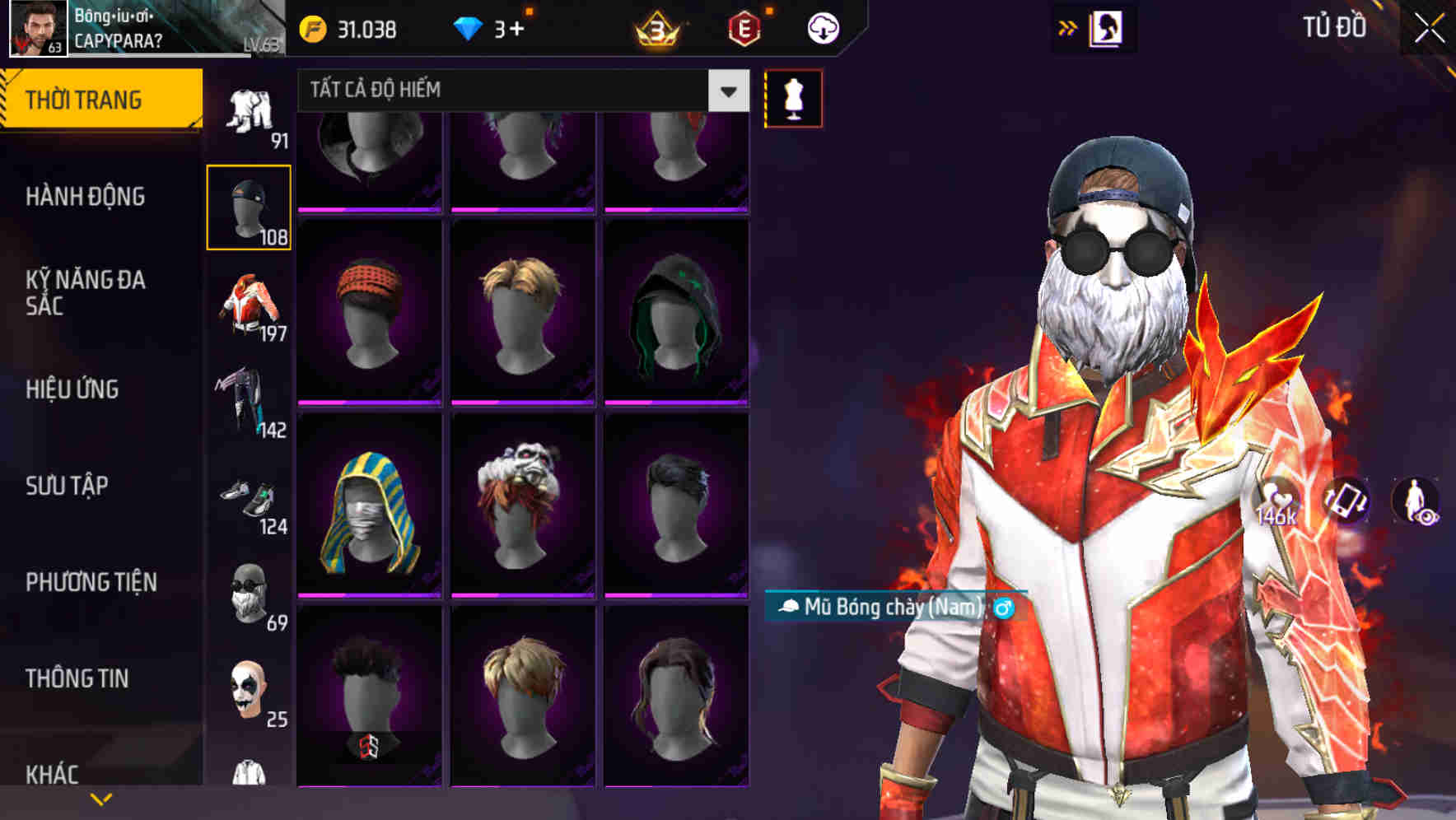
Task: Select the headwear category icon showing 108 items
Action: [249, 206]
